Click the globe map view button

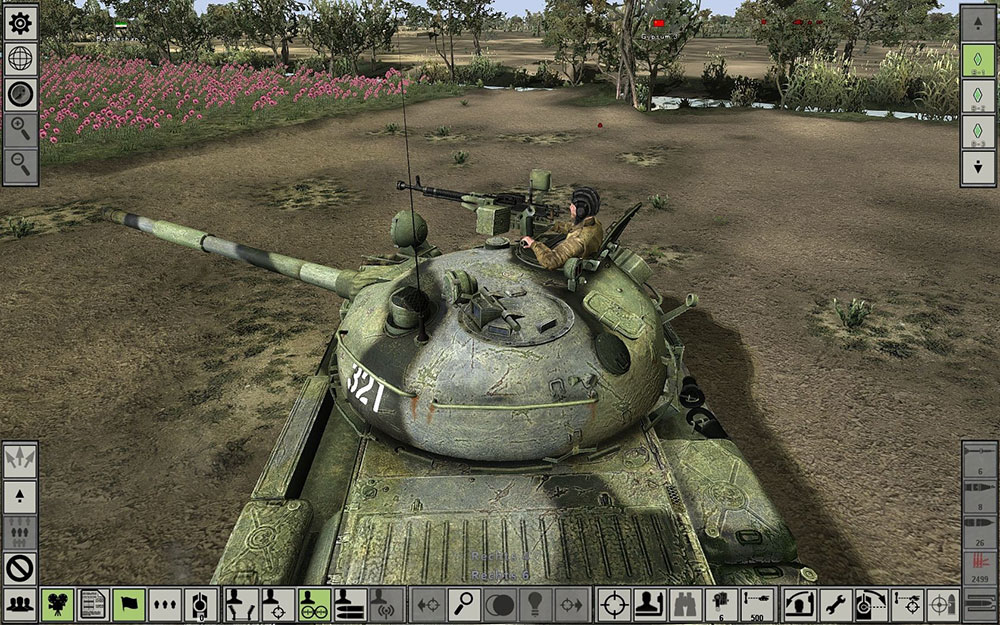[21, 59]
